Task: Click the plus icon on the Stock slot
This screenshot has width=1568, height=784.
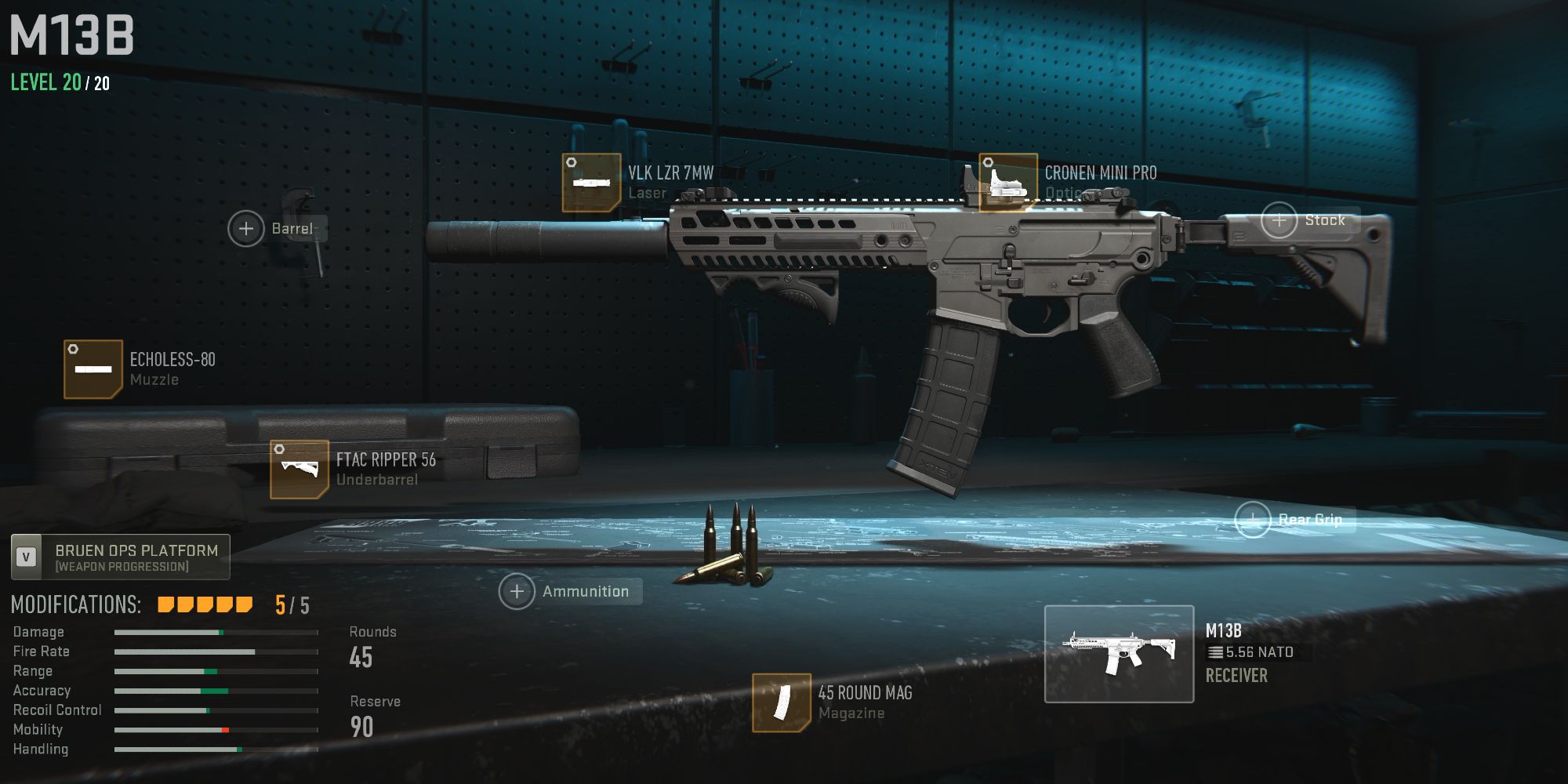Action: (x=1279, y=220)
